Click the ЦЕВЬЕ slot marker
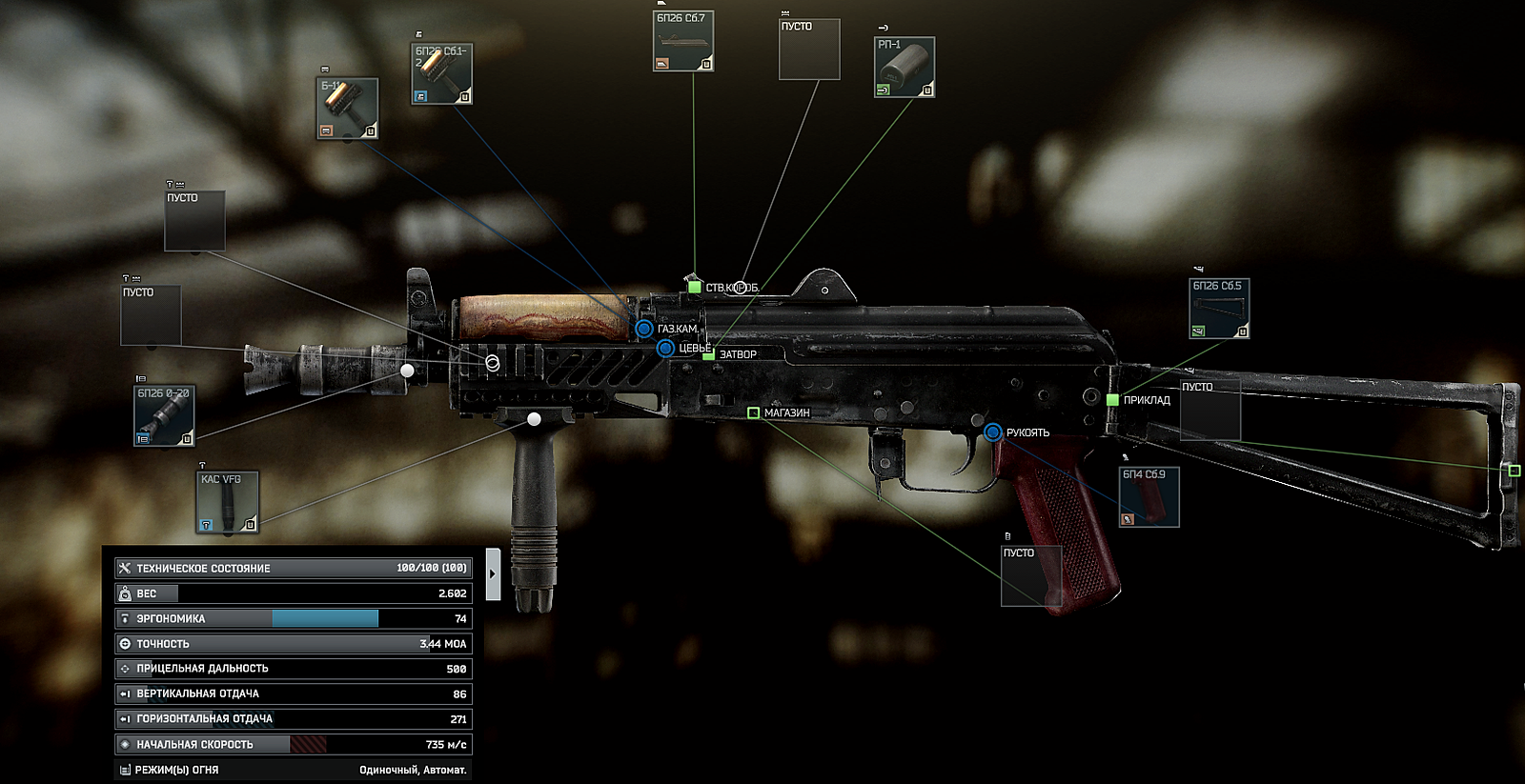The image size is (1525, 784). point(665,349)
